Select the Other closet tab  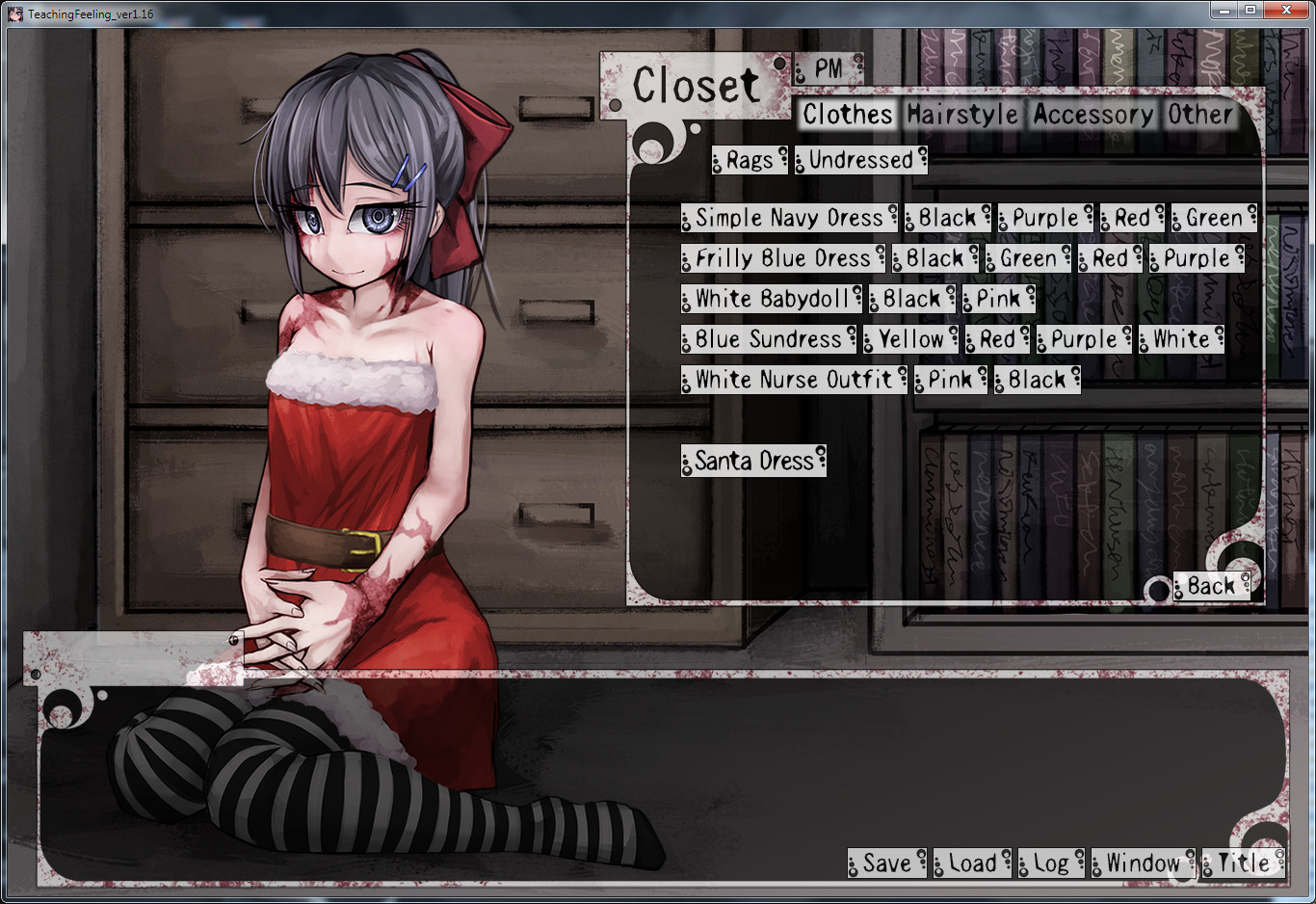pyautogui.click(x=1200, y=115)
